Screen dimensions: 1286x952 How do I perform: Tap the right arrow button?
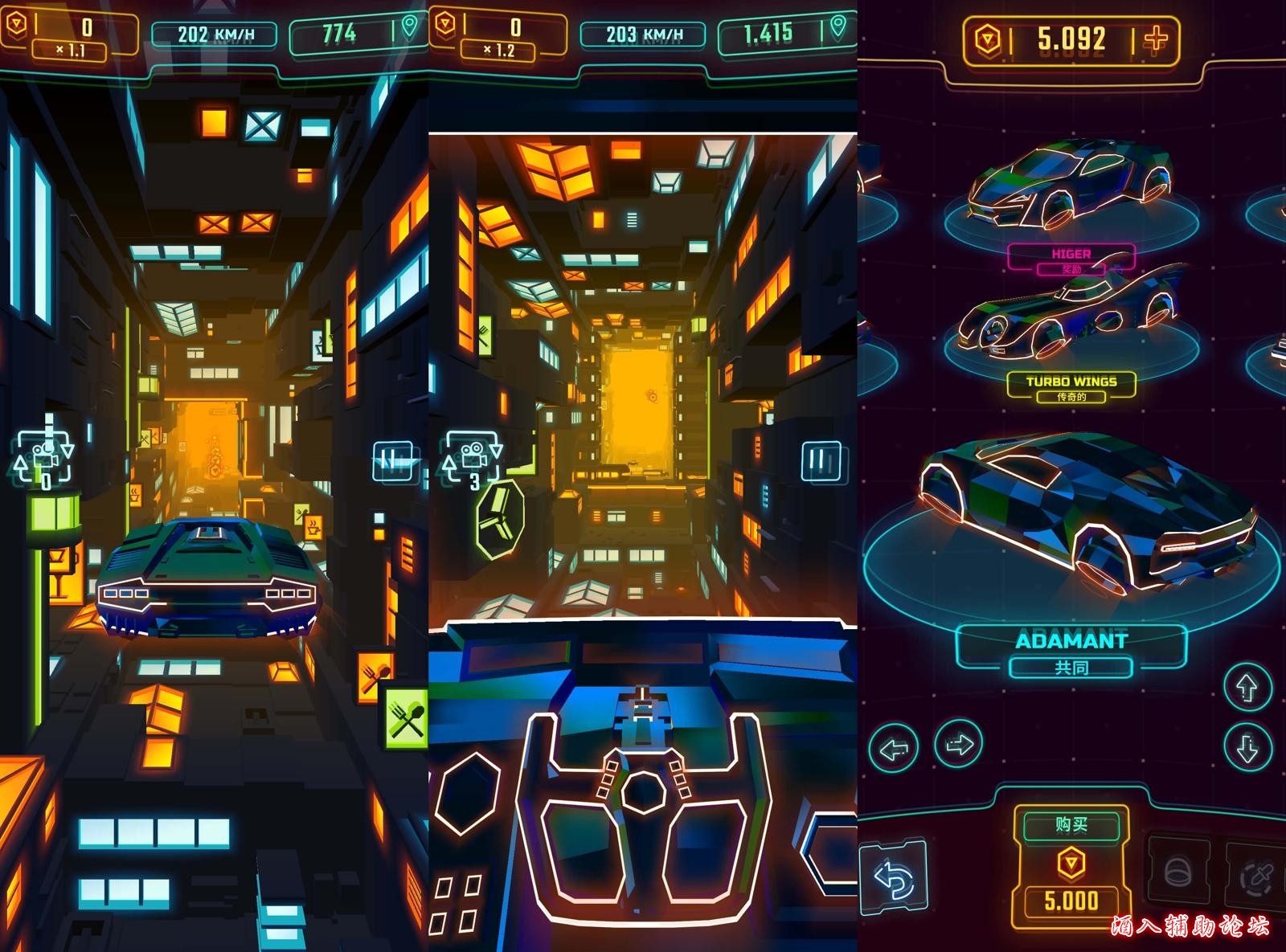[x=959, y=745]
